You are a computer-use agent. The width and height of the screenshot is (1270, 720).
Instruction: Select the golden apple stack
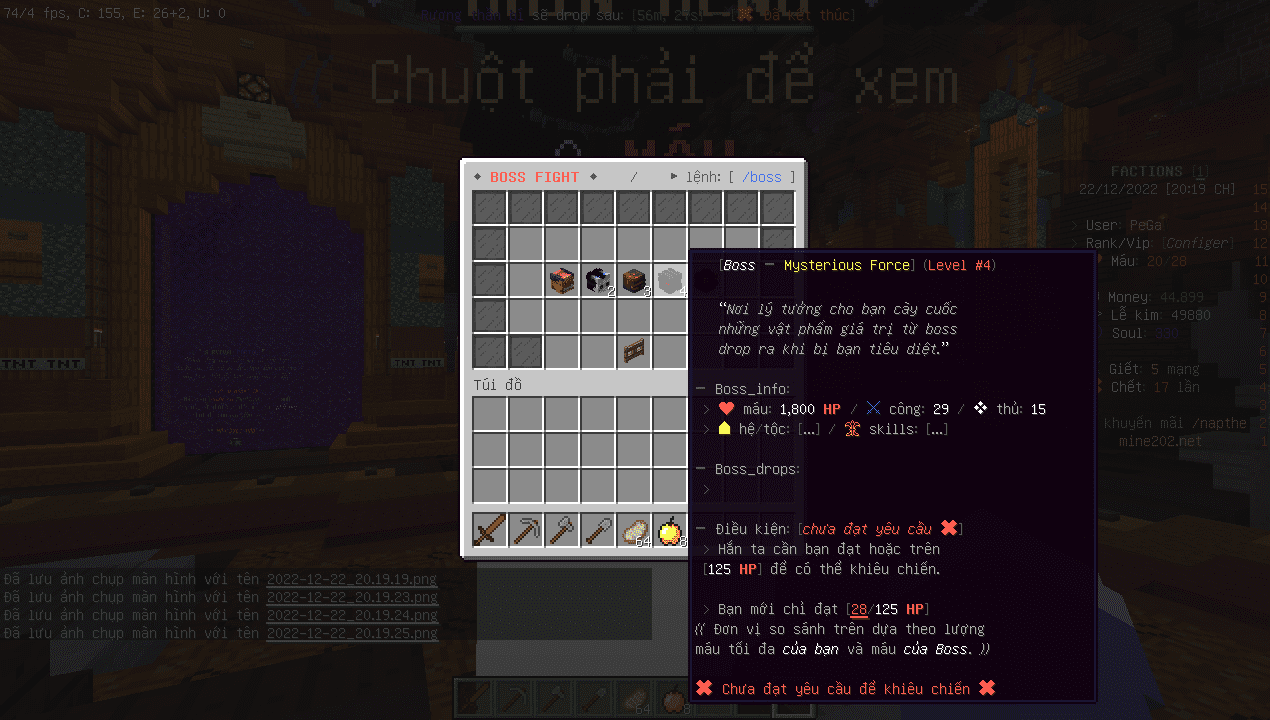pos(669,529)
